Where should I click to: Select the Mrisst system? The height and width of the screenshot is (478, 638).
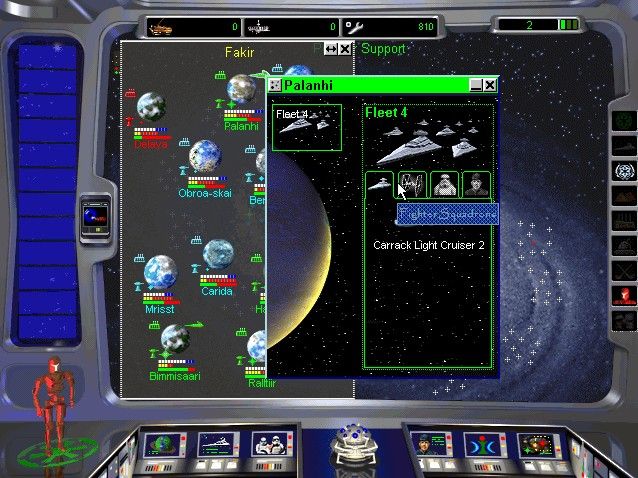point(159,272)
